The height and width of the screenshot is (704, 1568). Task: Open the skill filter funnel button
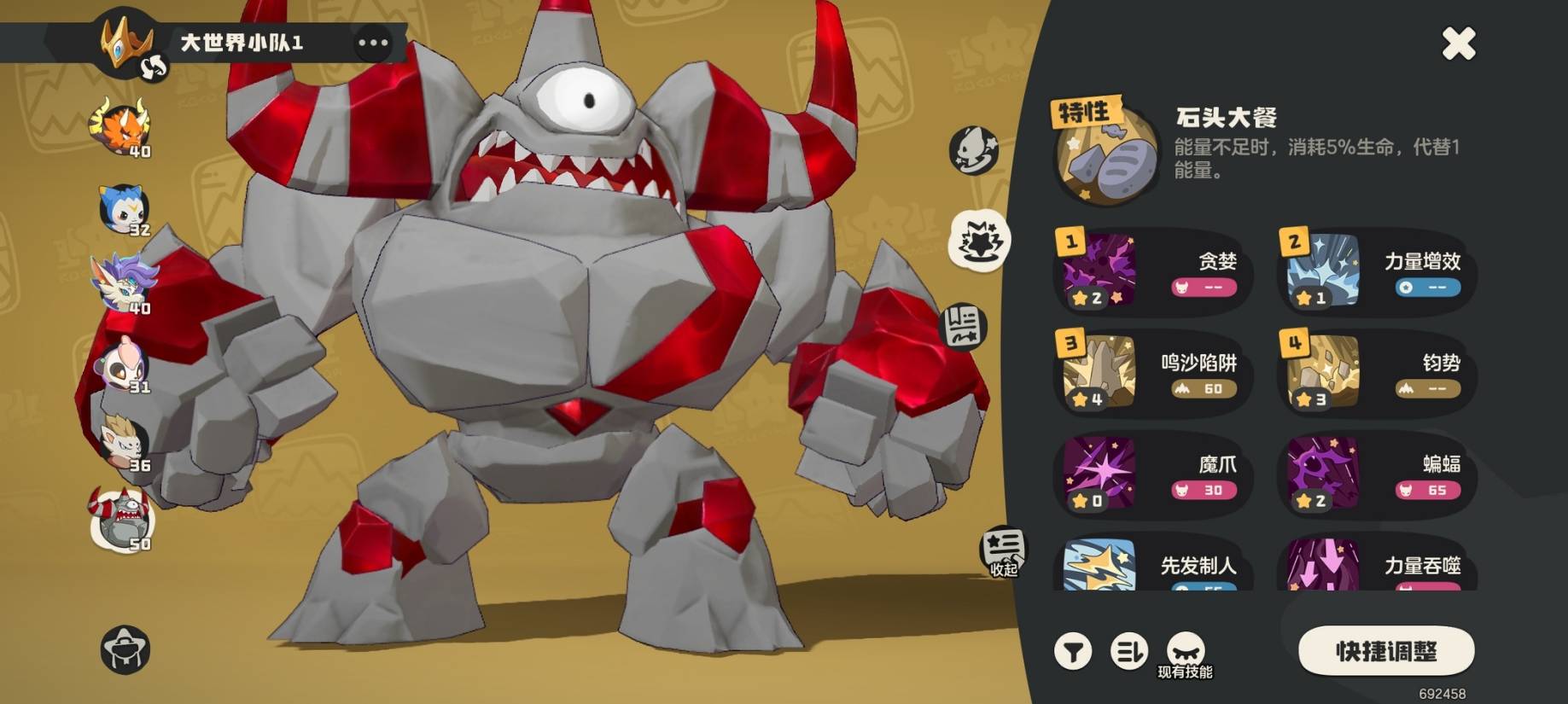pyautogui.click(x=1073, y=652)
